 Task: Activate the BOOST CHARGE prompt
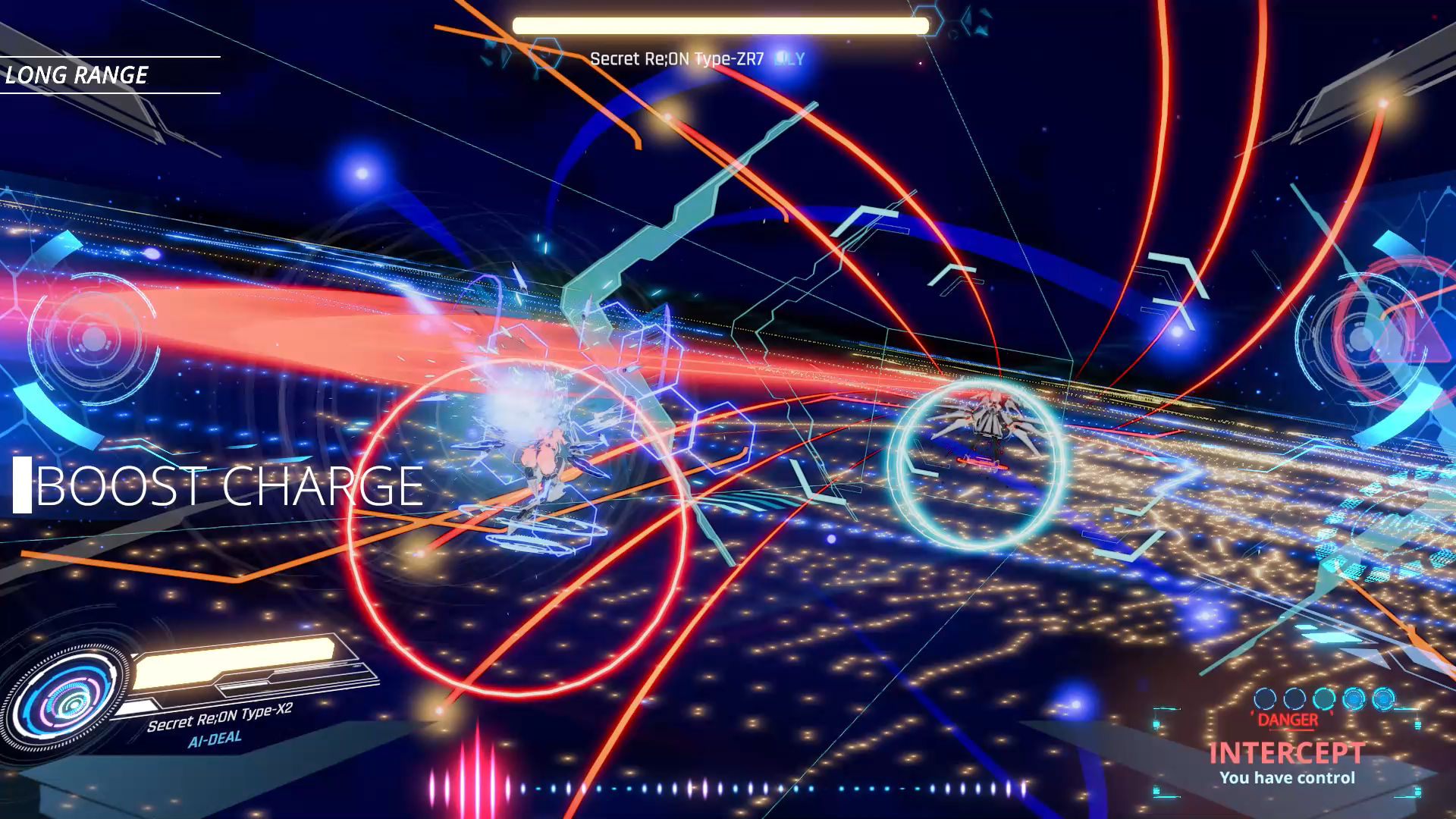tap(227, 486)
